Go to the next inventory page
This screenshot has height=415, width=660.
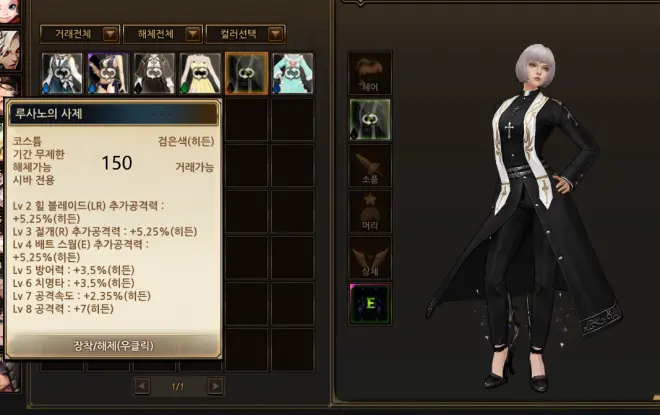tap(216, 386)
